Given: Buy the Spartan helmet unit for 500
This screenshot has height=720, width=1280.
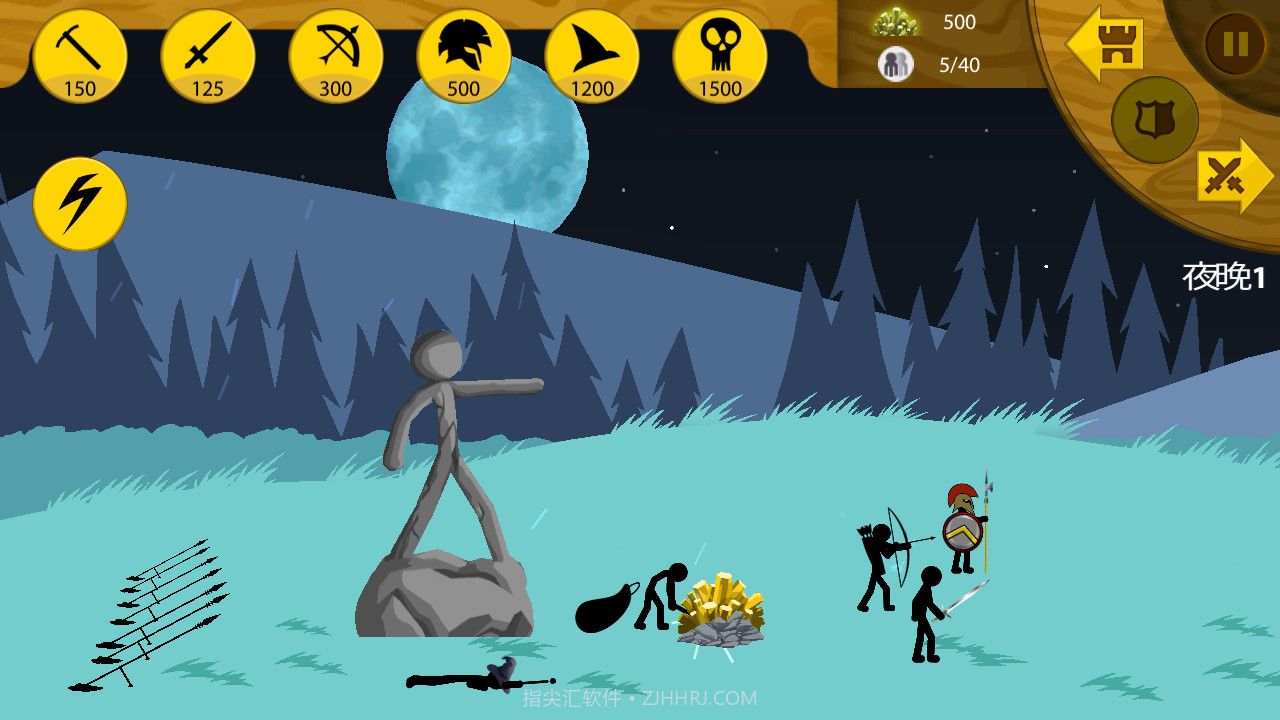Looking at the screenshot, I should (464, 56).
